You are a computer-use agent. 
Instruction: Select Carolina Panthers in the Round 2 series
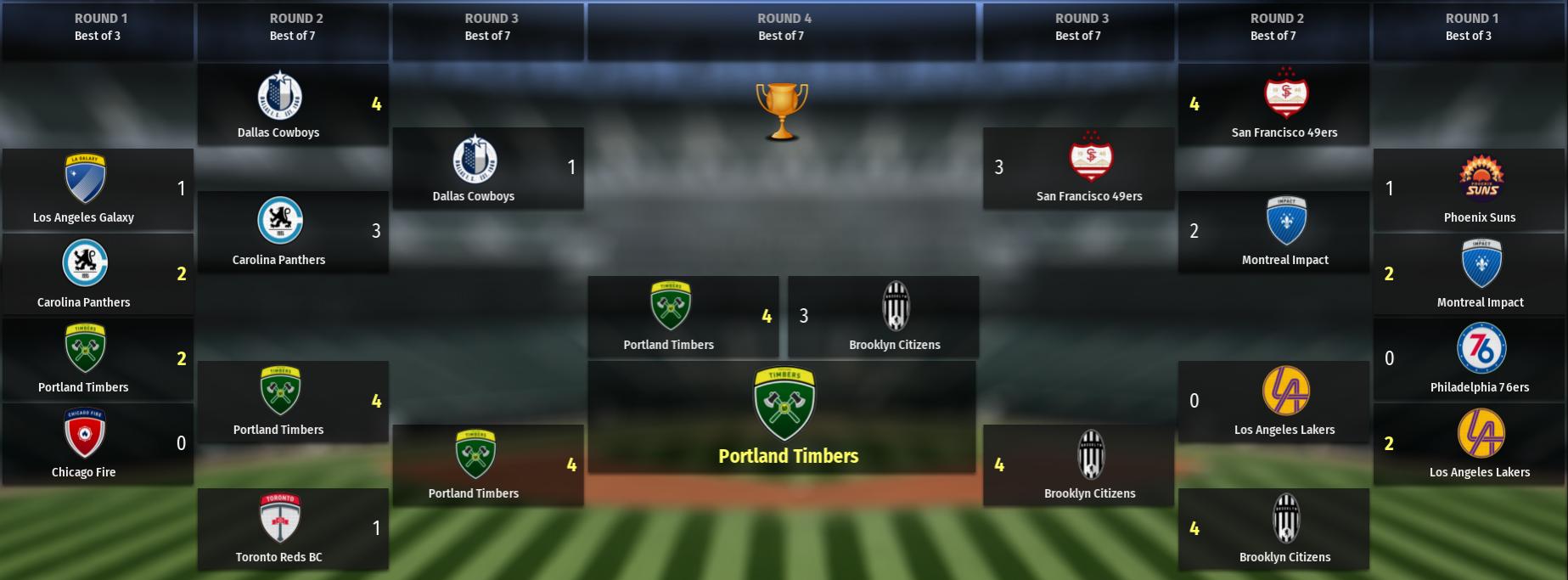(x=293, y=232)
